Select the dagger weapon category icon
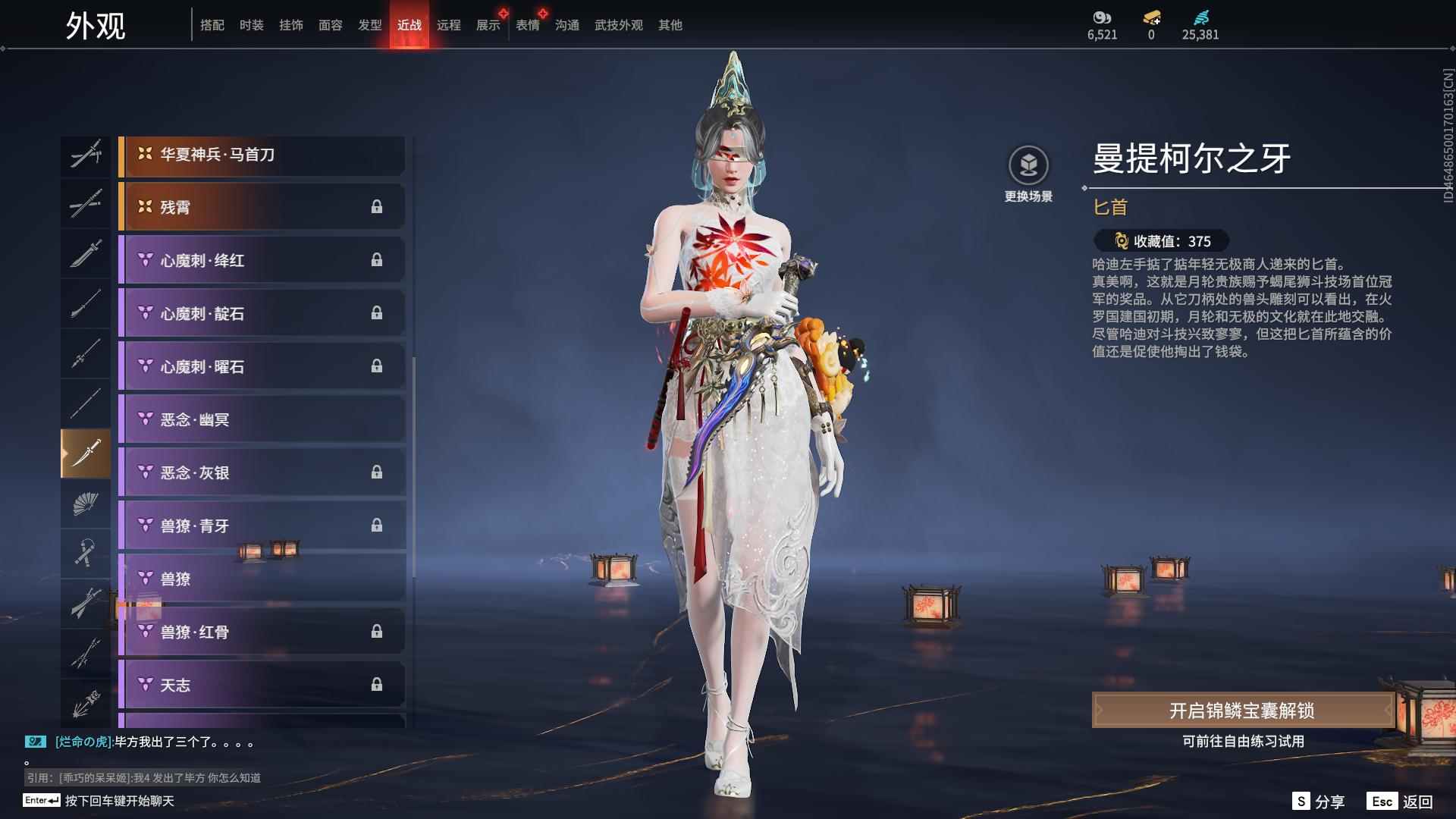 coord(86,453)
